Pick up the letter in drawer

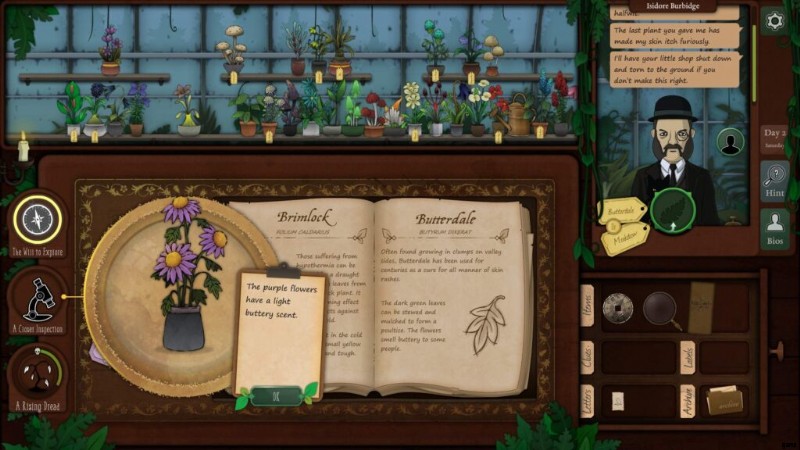[x=617, y=401]
